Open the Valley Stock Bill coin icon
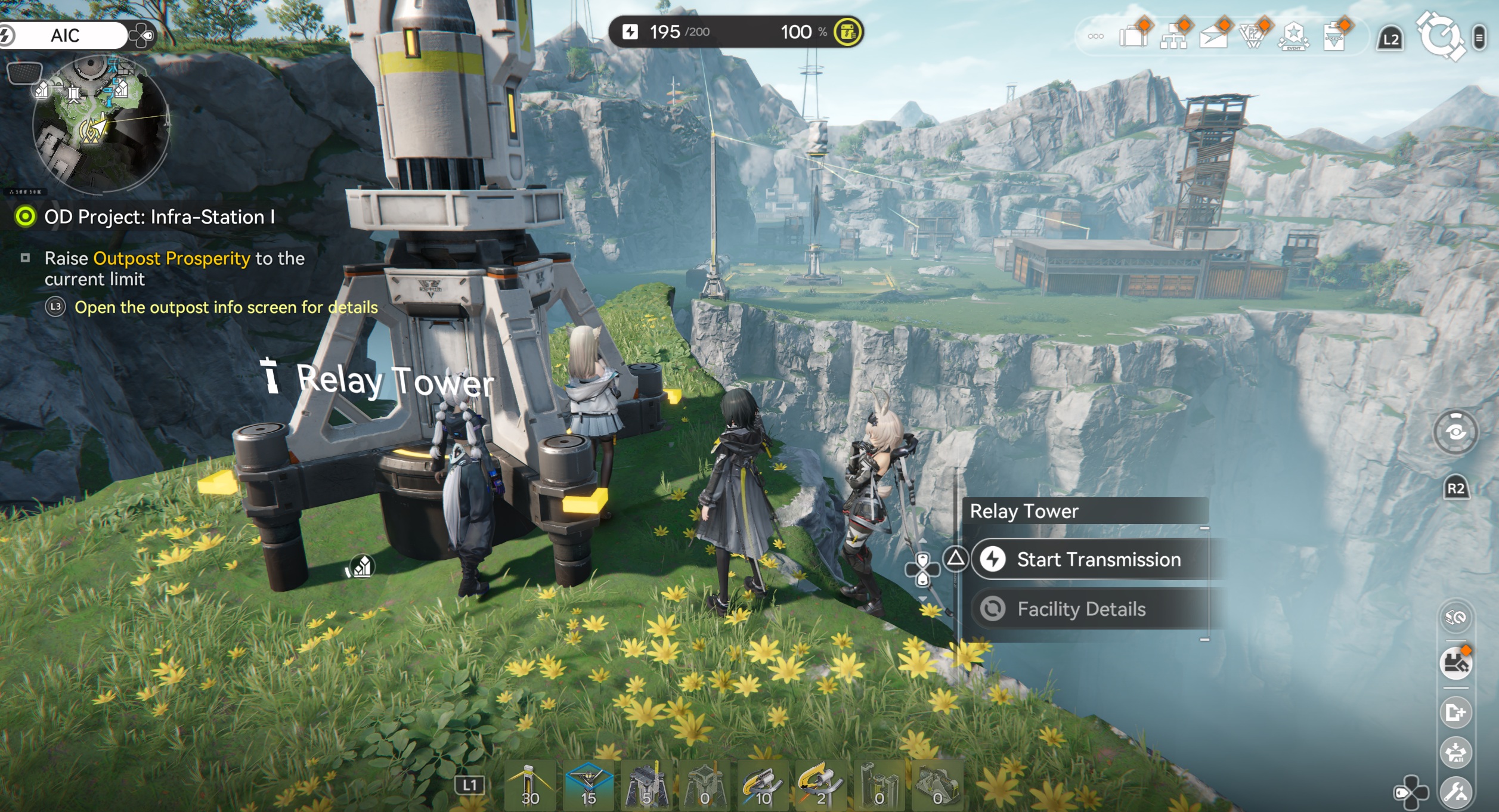This screenshot has width=1499, height=812. point(848,32)
